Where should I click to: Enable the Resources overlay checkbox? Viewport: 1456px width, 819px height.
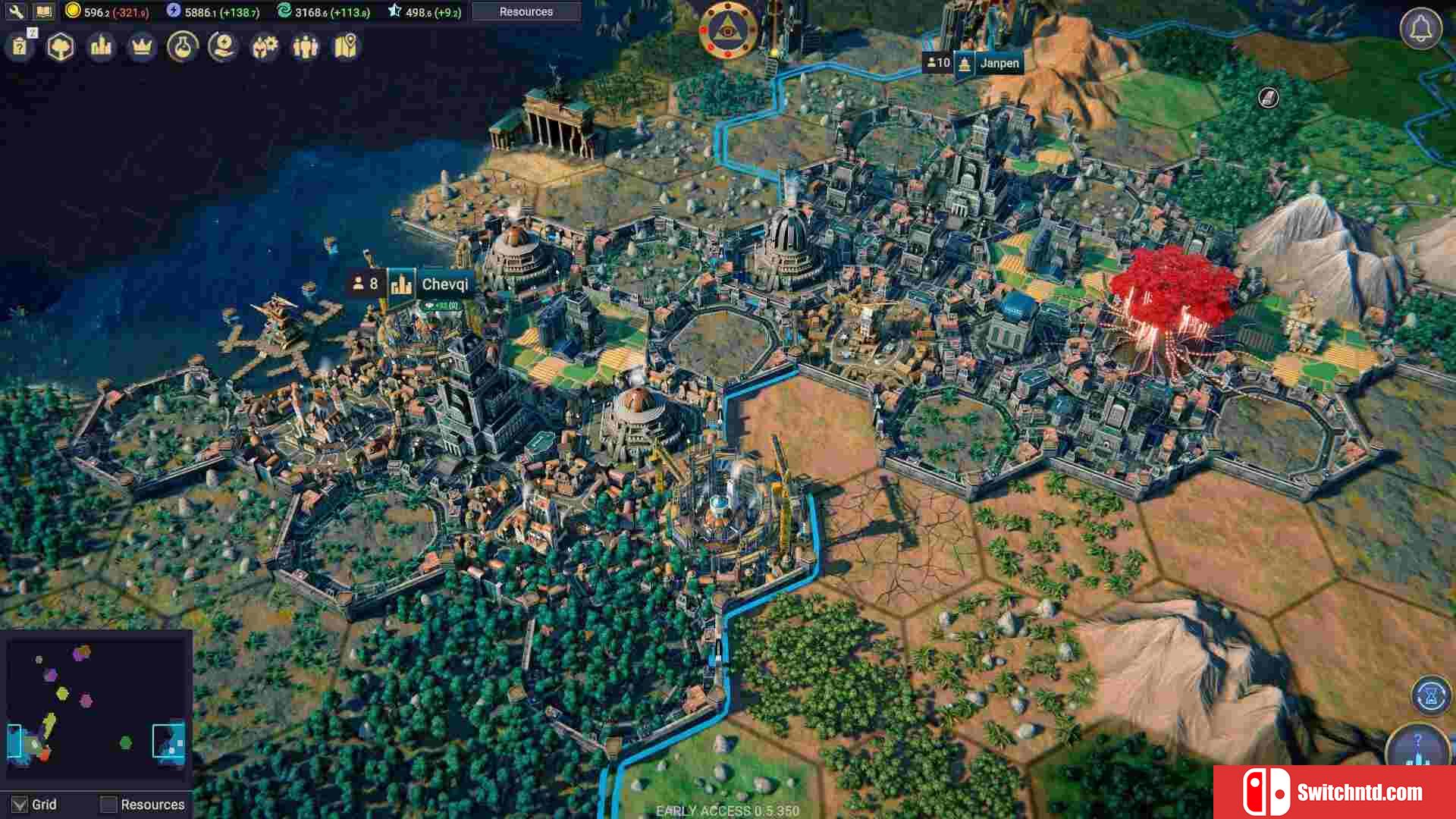[109, 805]
